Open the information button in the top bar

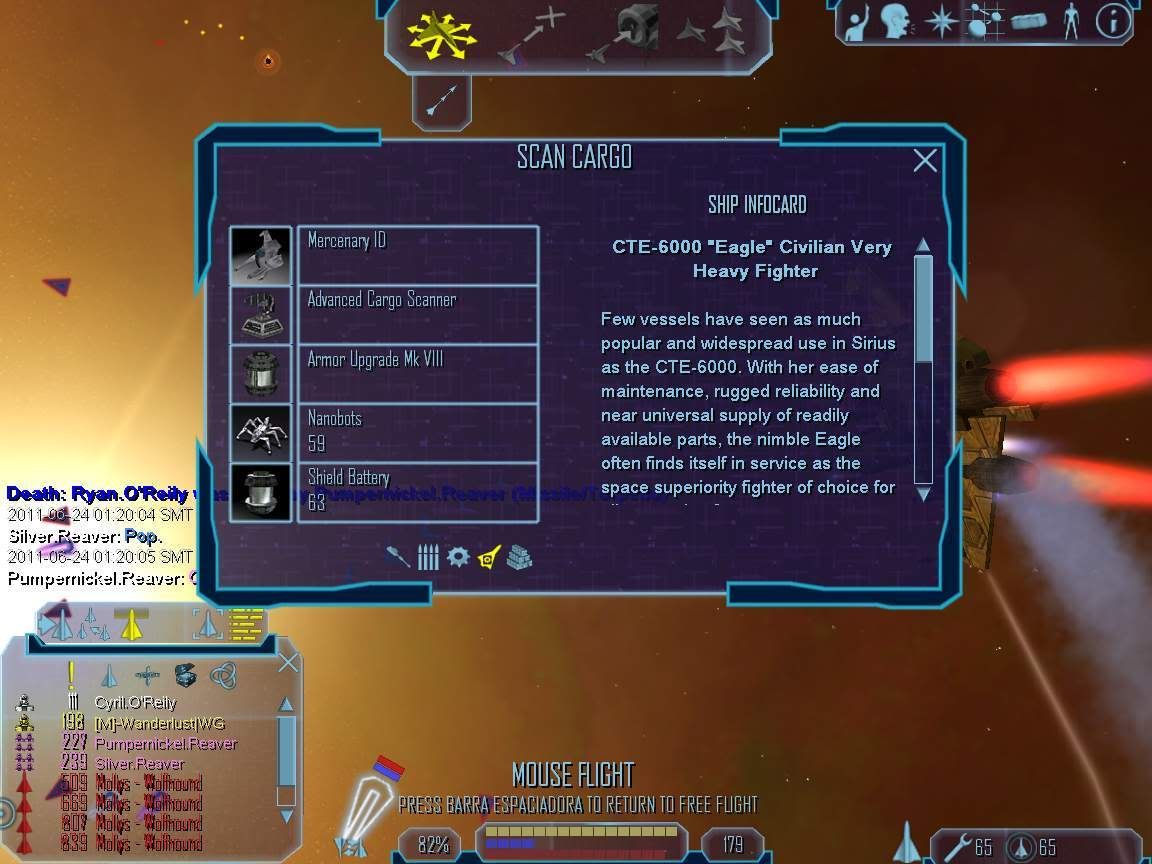[x=1113, y=22]
